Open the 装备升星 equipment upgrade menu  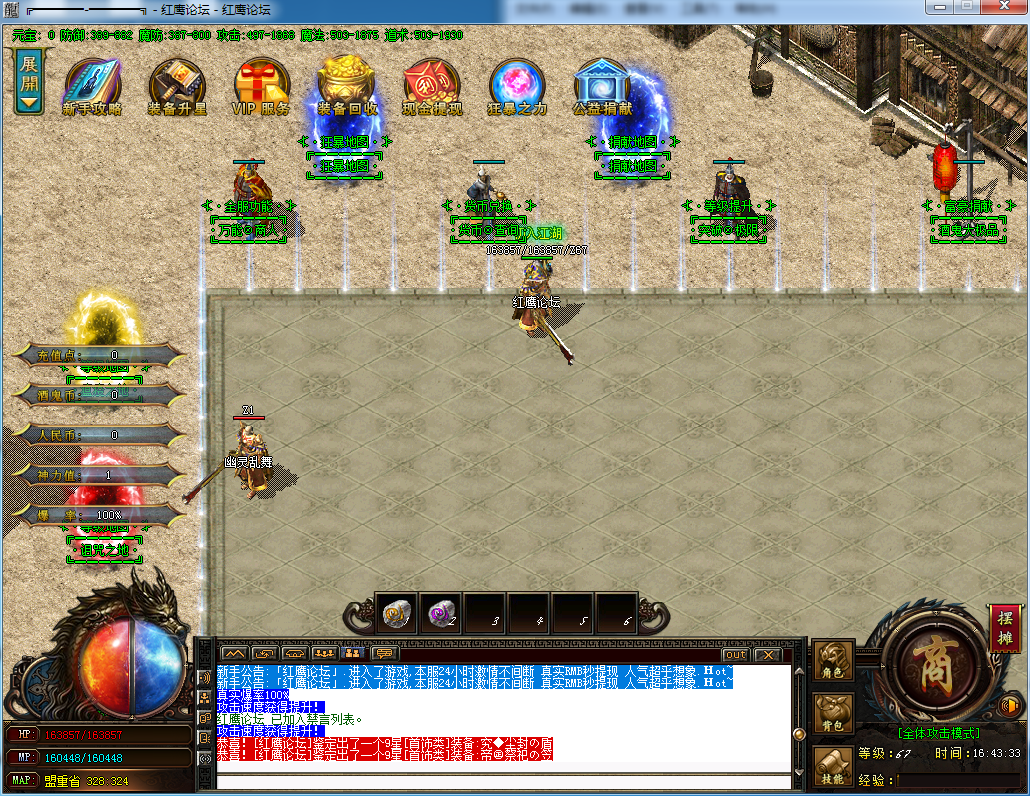[x=177, y=86]
